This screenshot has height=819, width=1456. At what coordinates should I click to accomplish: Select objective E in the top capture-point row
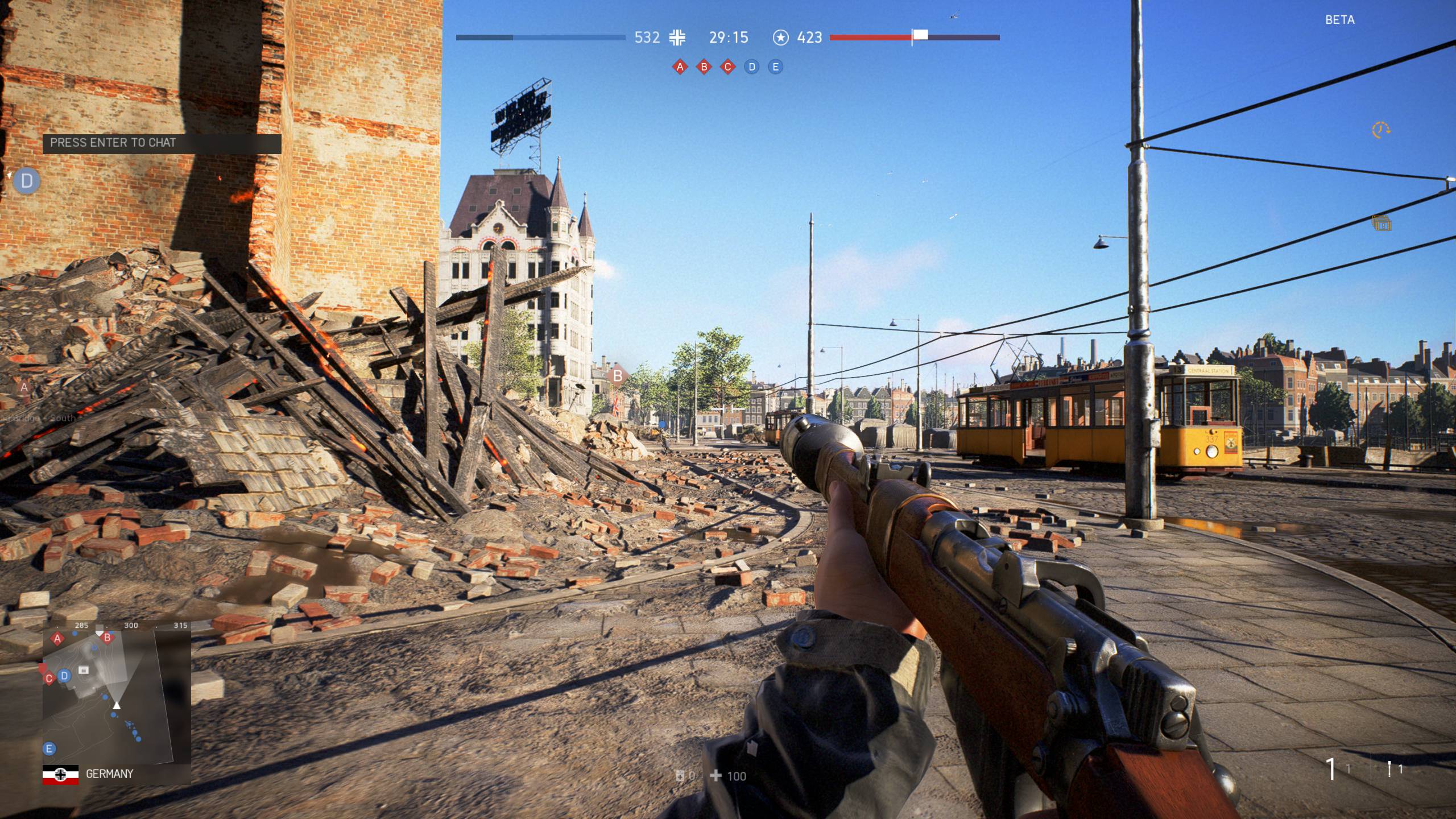[775, 67]
